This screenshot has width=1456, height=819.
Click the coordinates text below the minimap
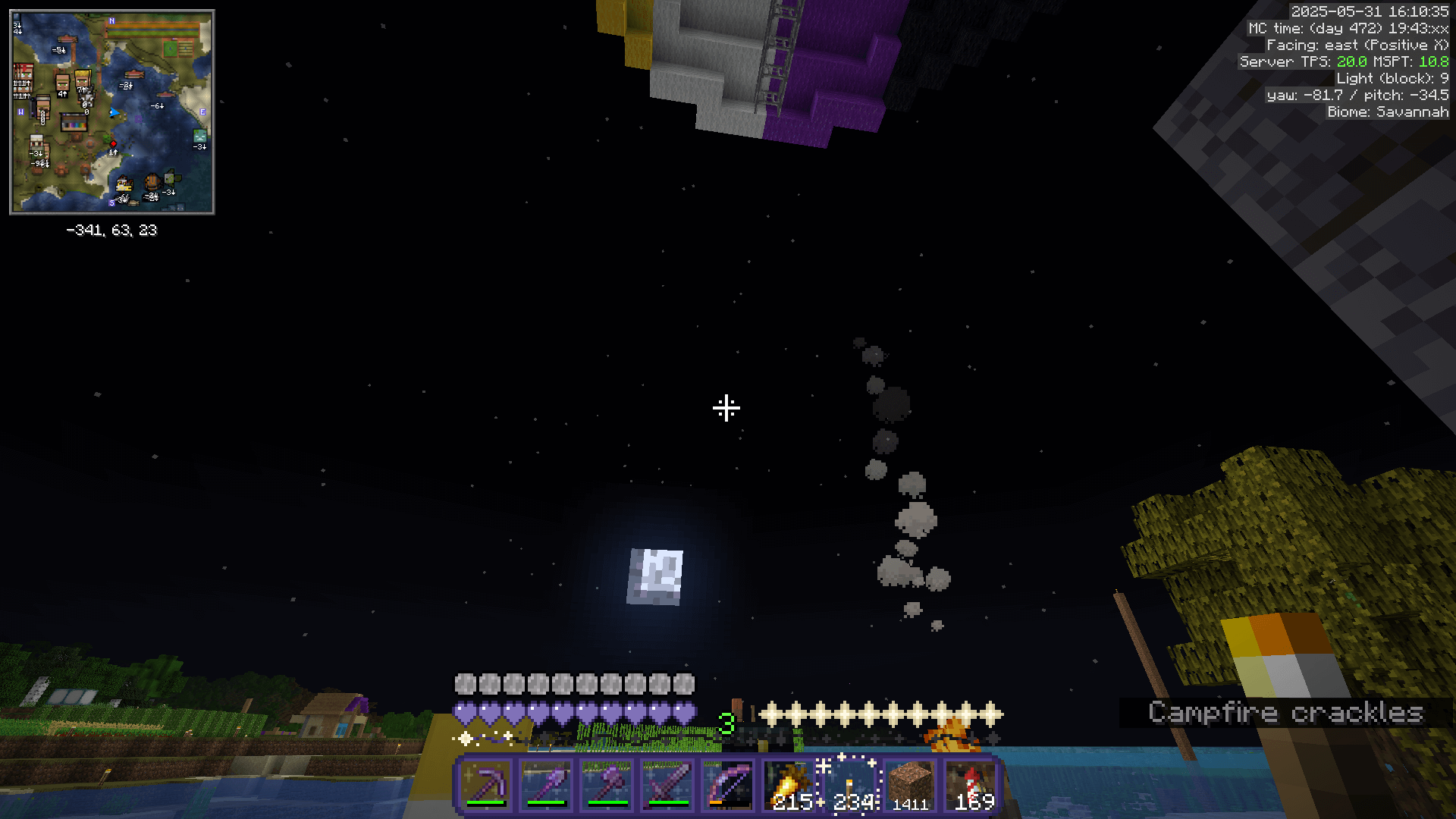tap(111, 231)
